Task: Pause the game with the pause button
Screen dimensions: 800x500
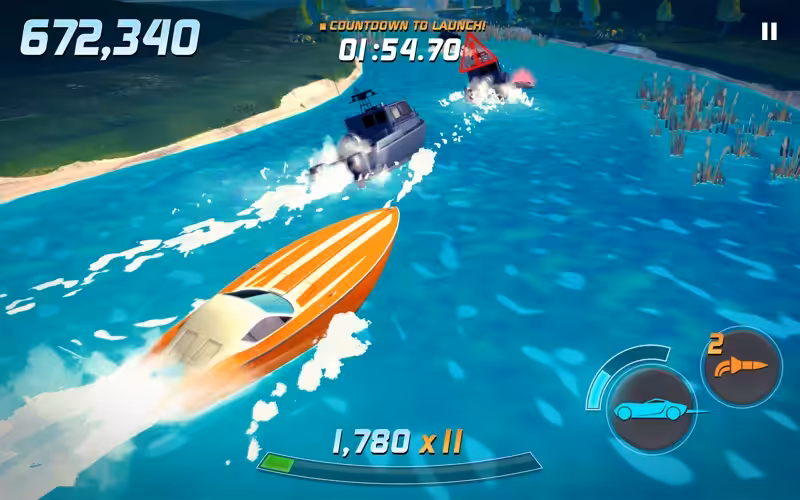Action: pyautogui.click(x=769, y=32)
